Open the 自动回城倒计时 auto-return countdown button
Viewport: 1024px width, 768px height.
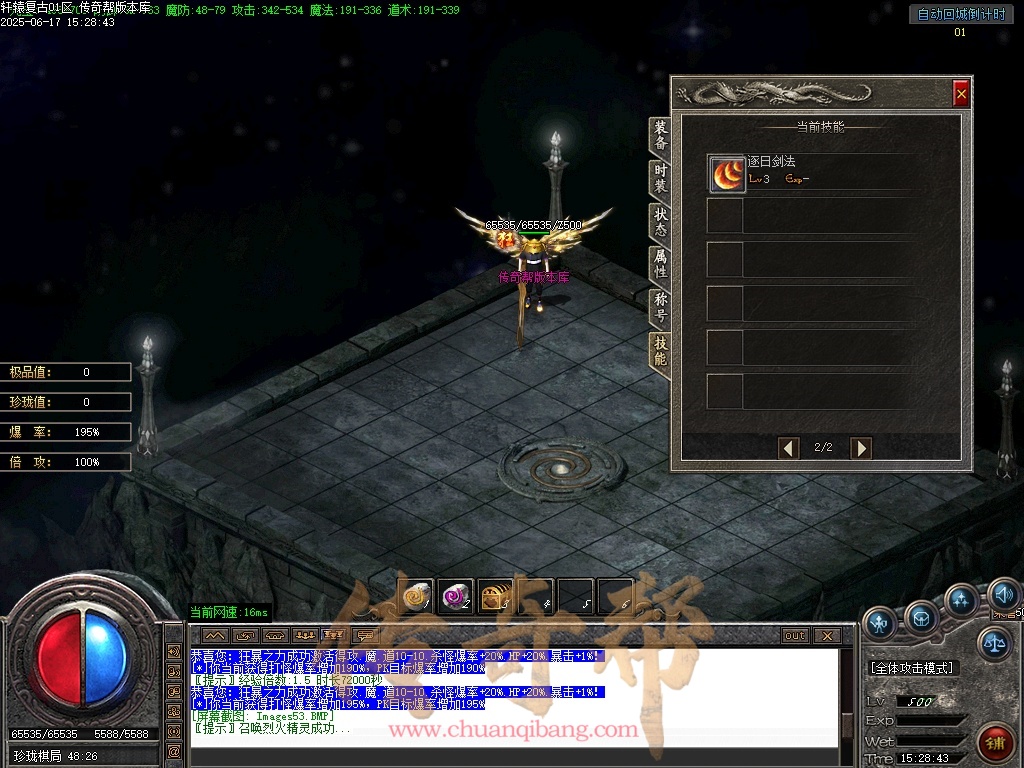(960, 14)
